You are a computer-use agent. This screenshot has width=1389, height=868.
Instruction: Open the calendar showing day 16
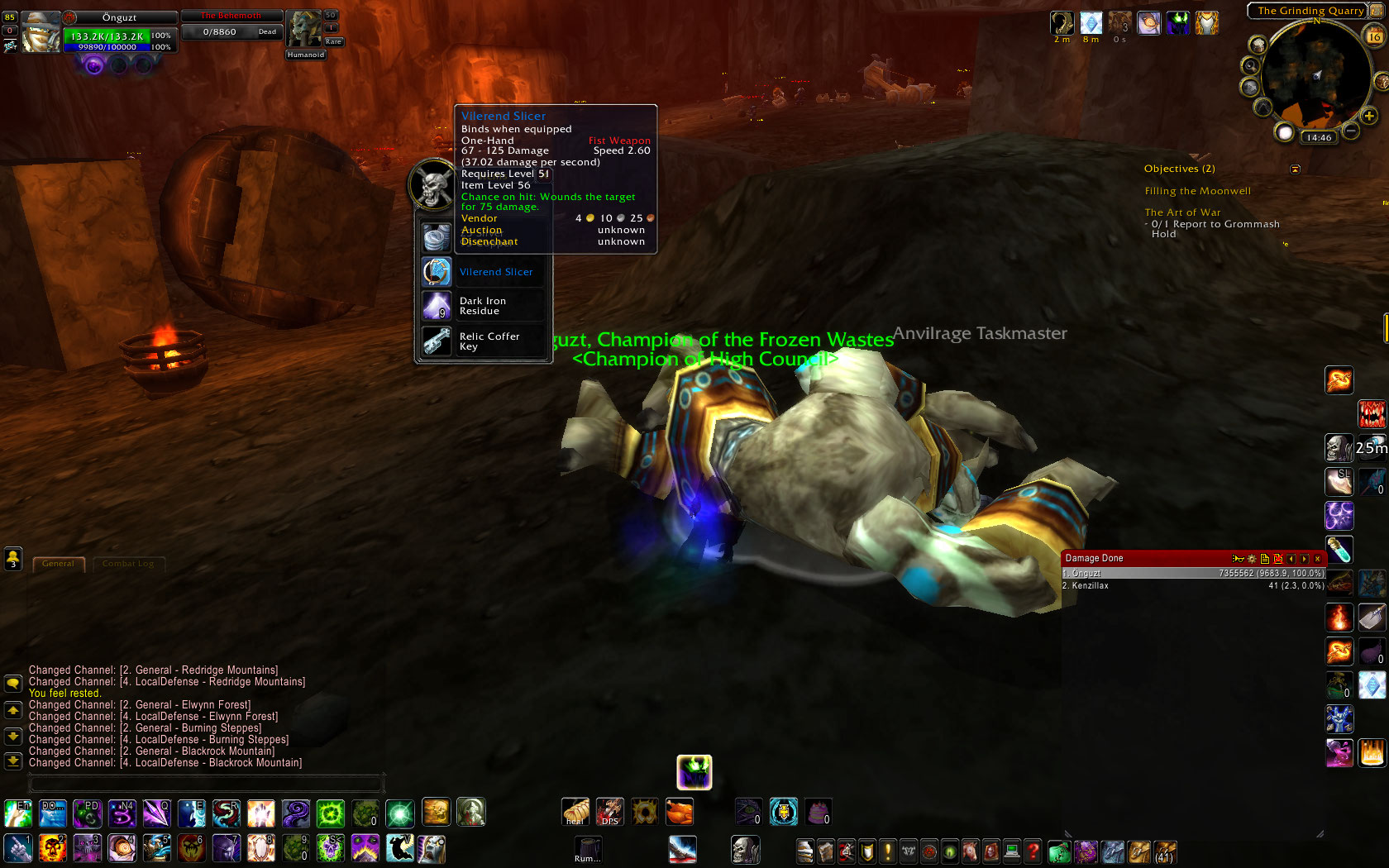pos(1374,36)
